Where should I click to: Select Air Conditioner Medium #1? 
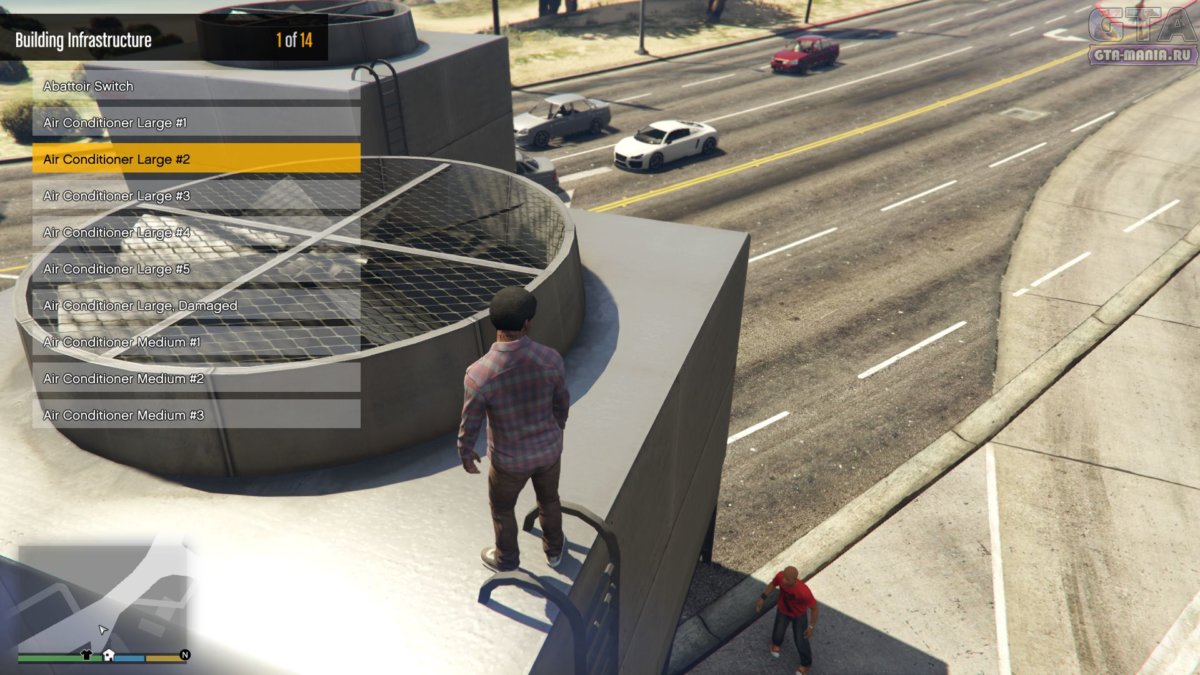coord(196,342)
